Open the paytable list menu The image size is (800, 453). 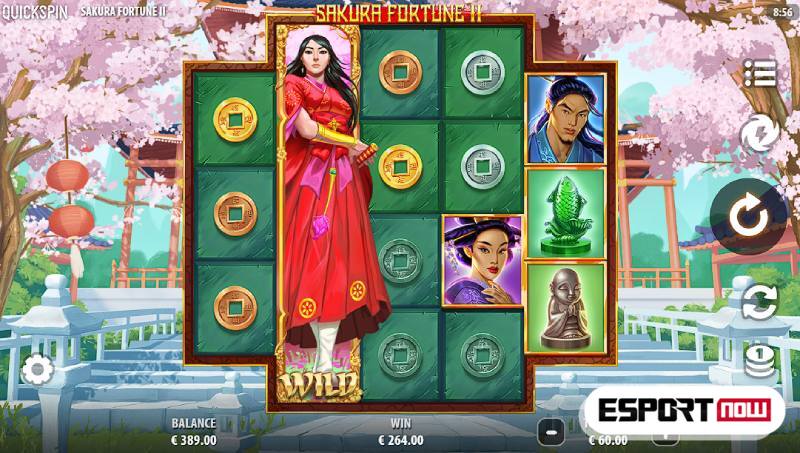tap(759, 73)
